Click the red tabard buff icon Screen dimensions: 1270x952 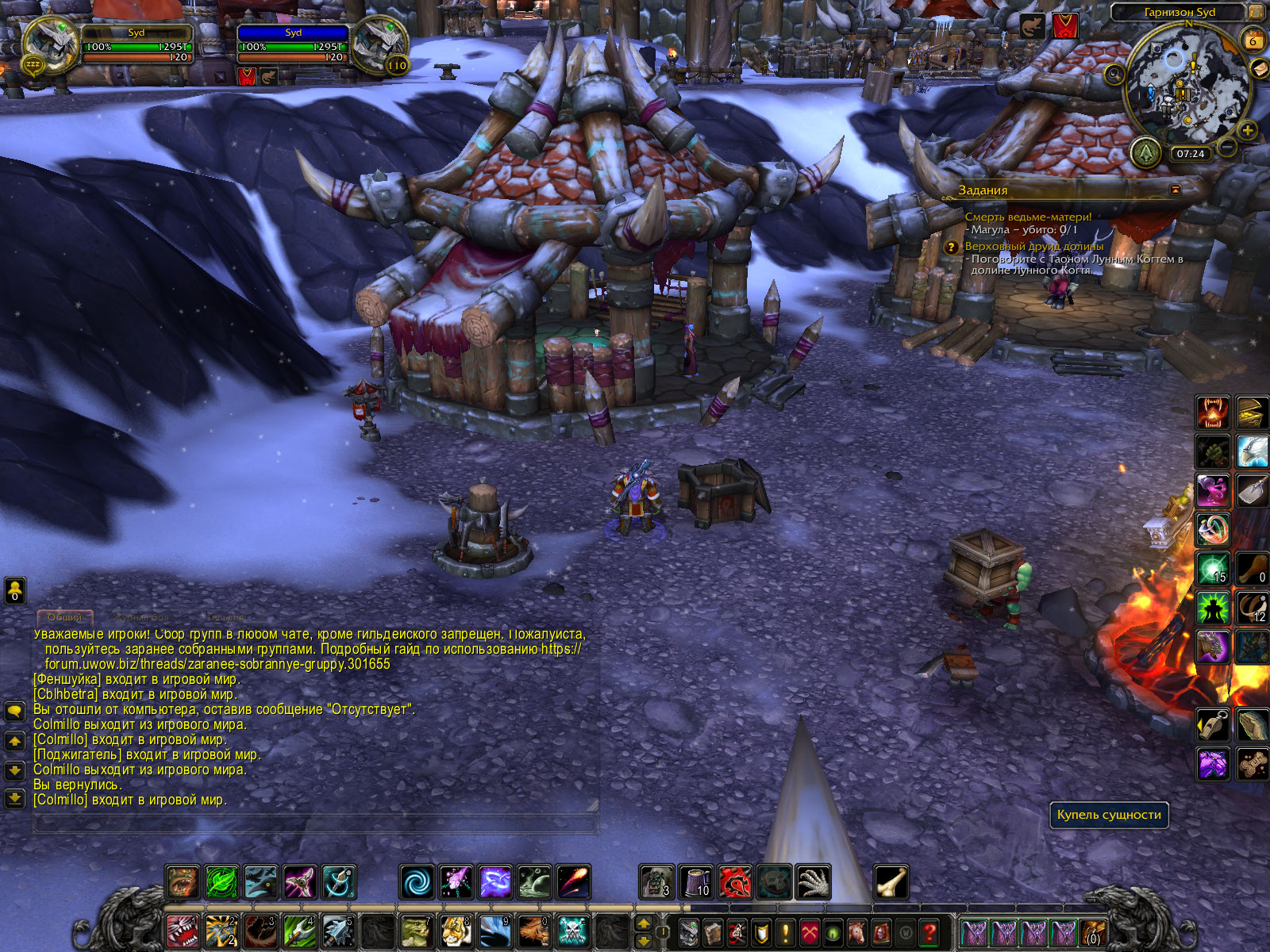(x=1065, y=26)
